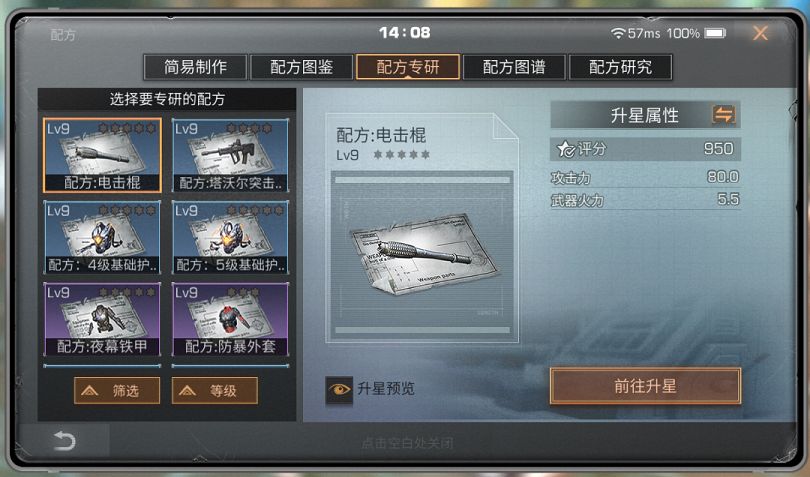Open the 筛选 filter button

pos(116,391)
